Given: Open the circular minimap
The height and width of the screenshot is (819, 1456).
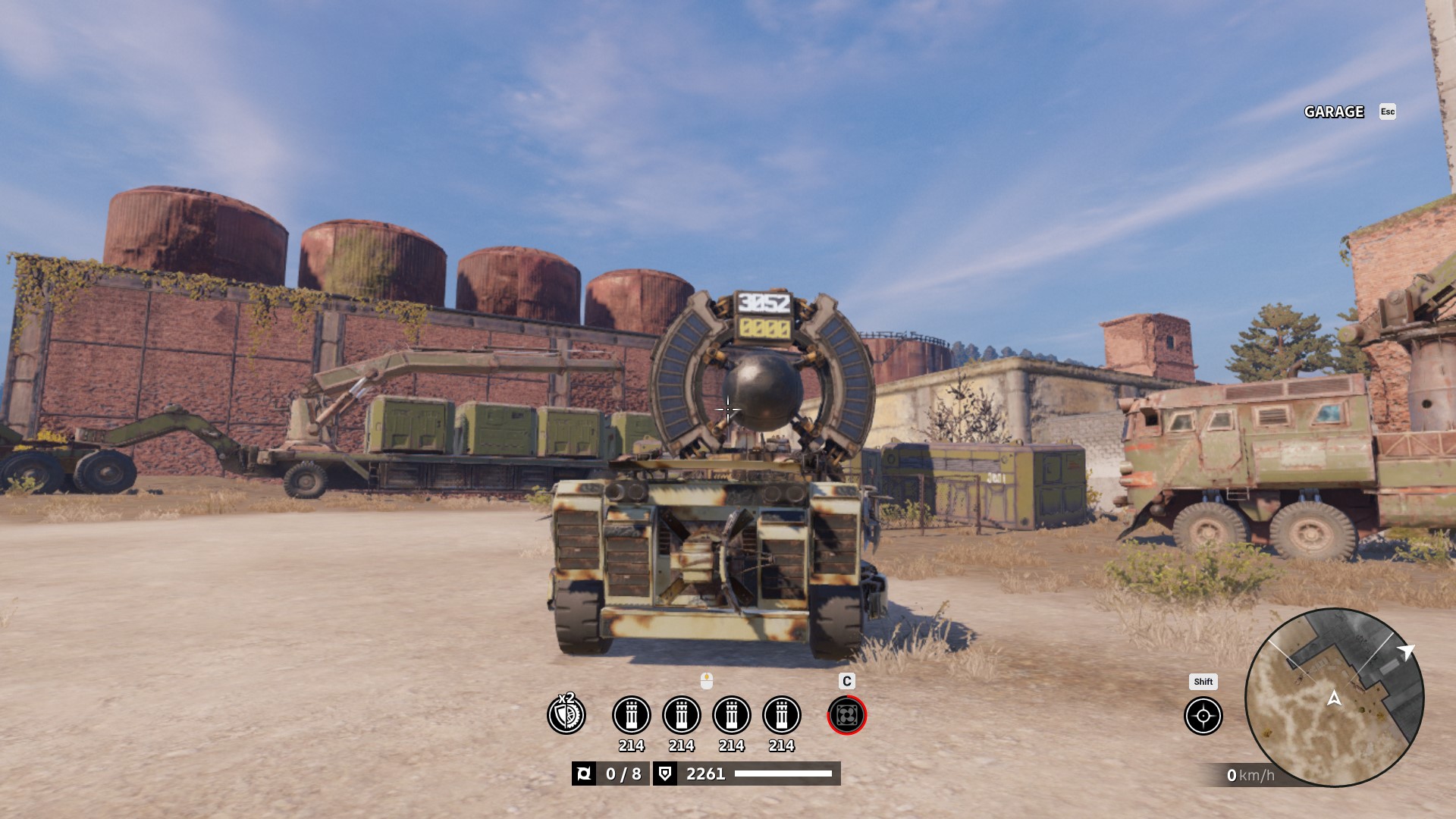Looking at the screenshot, I should point(1334,698).
